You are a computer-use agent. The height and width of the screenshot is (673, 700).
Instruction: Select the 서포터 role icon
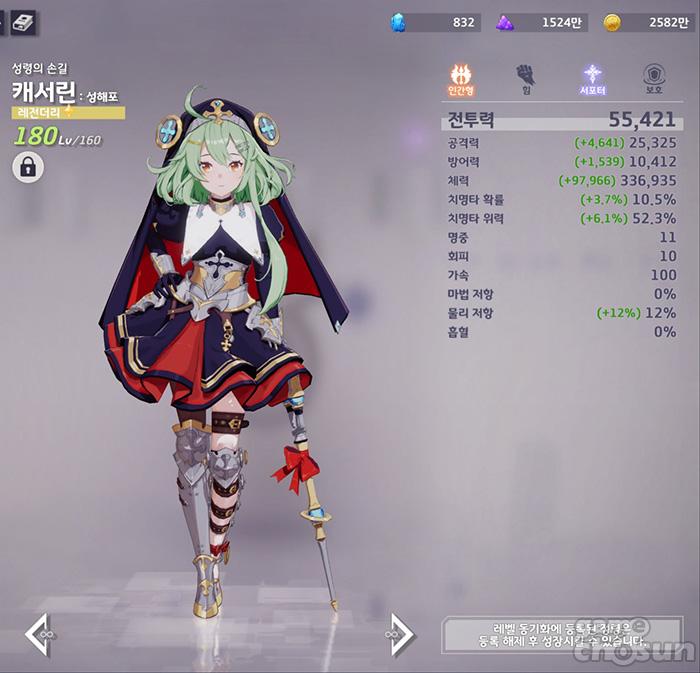(593, 79)
